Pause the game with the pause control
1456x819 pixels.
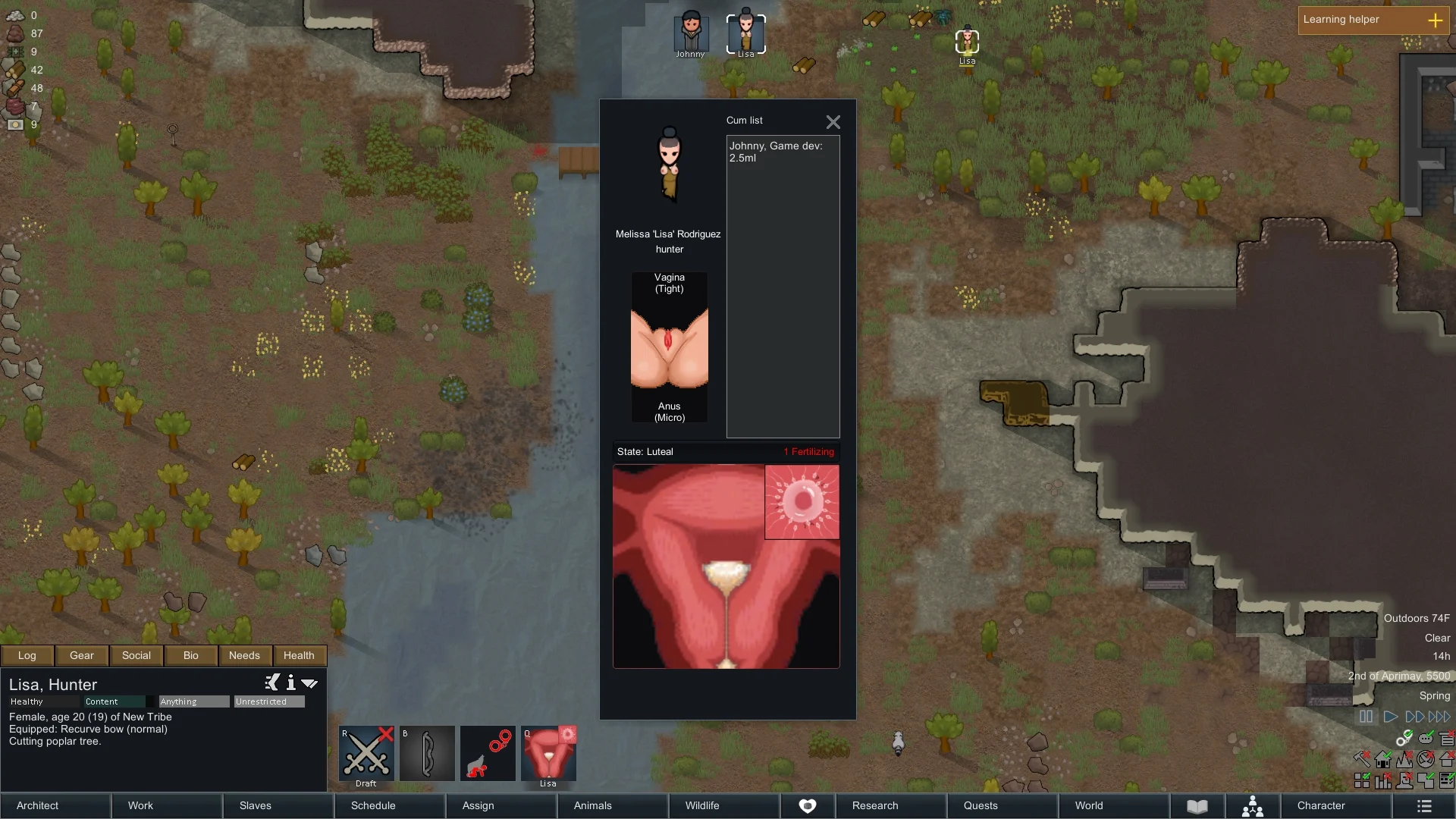1366,717
